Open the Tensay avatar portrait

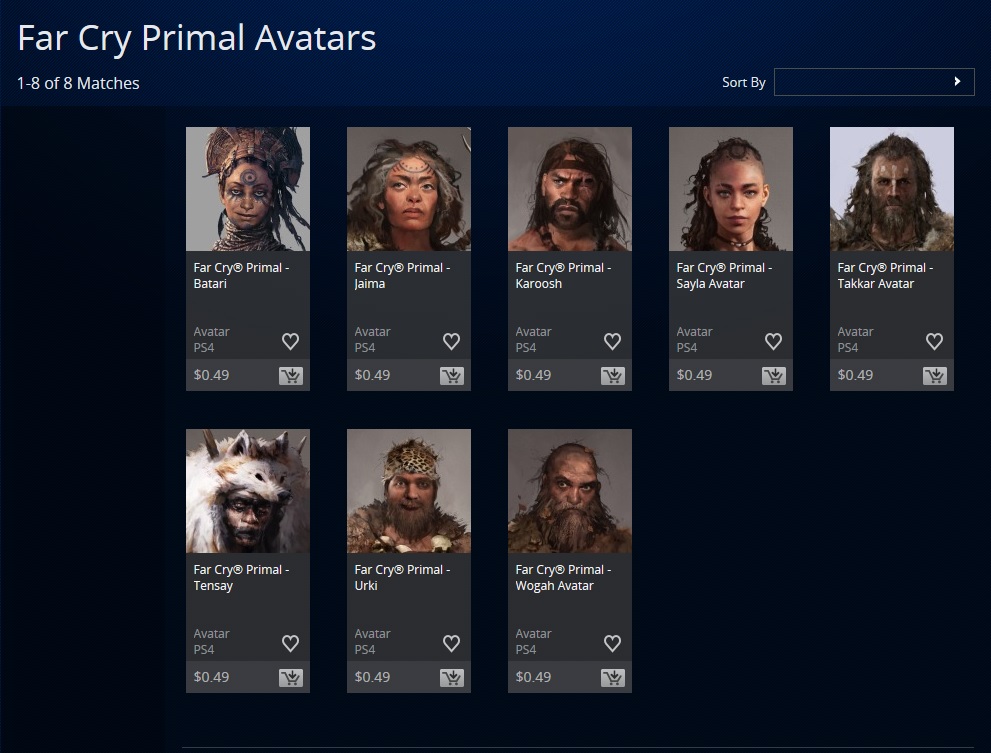pyautogui.click(x=248, y=491)
